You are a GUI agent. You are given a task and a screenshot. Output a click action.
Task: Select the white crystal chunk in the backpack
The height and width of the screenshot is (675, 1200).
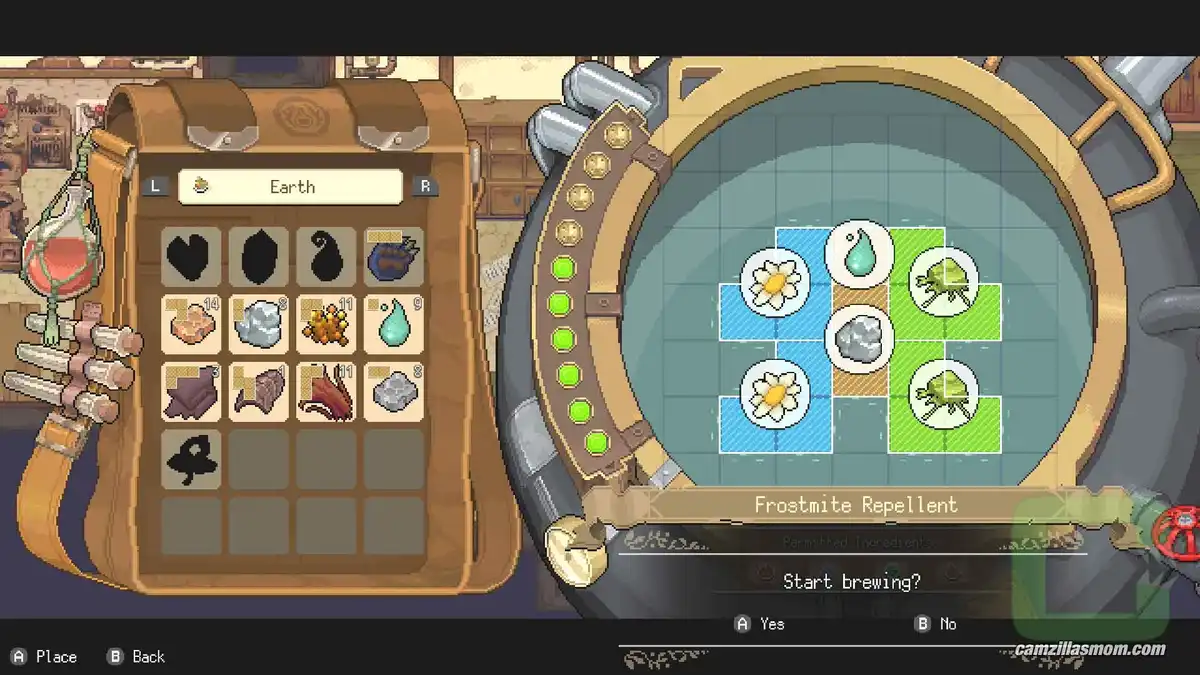(x=259, y=324)
